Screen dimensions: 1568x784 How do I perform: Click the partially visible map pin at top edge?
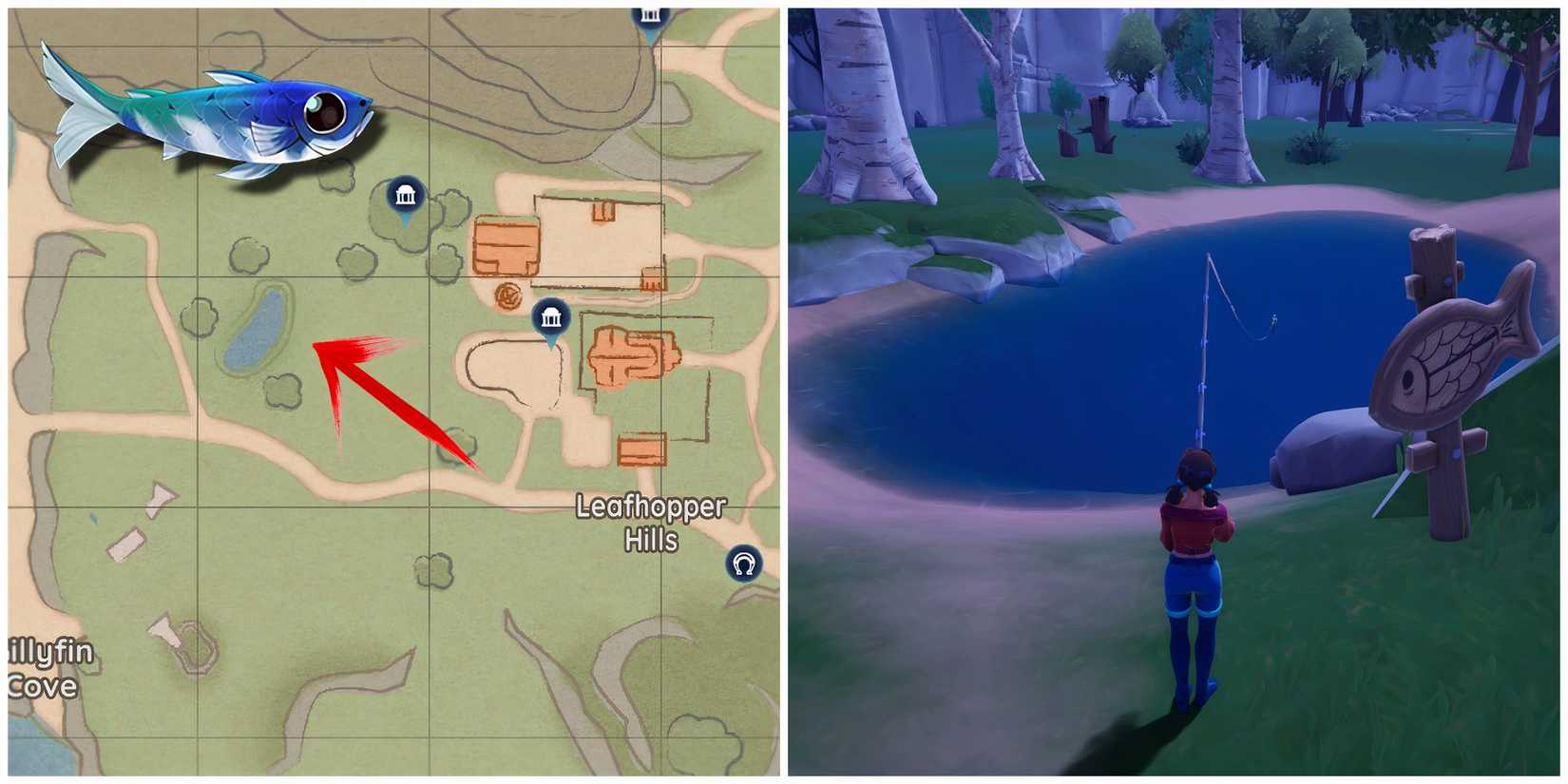[650, 13]
